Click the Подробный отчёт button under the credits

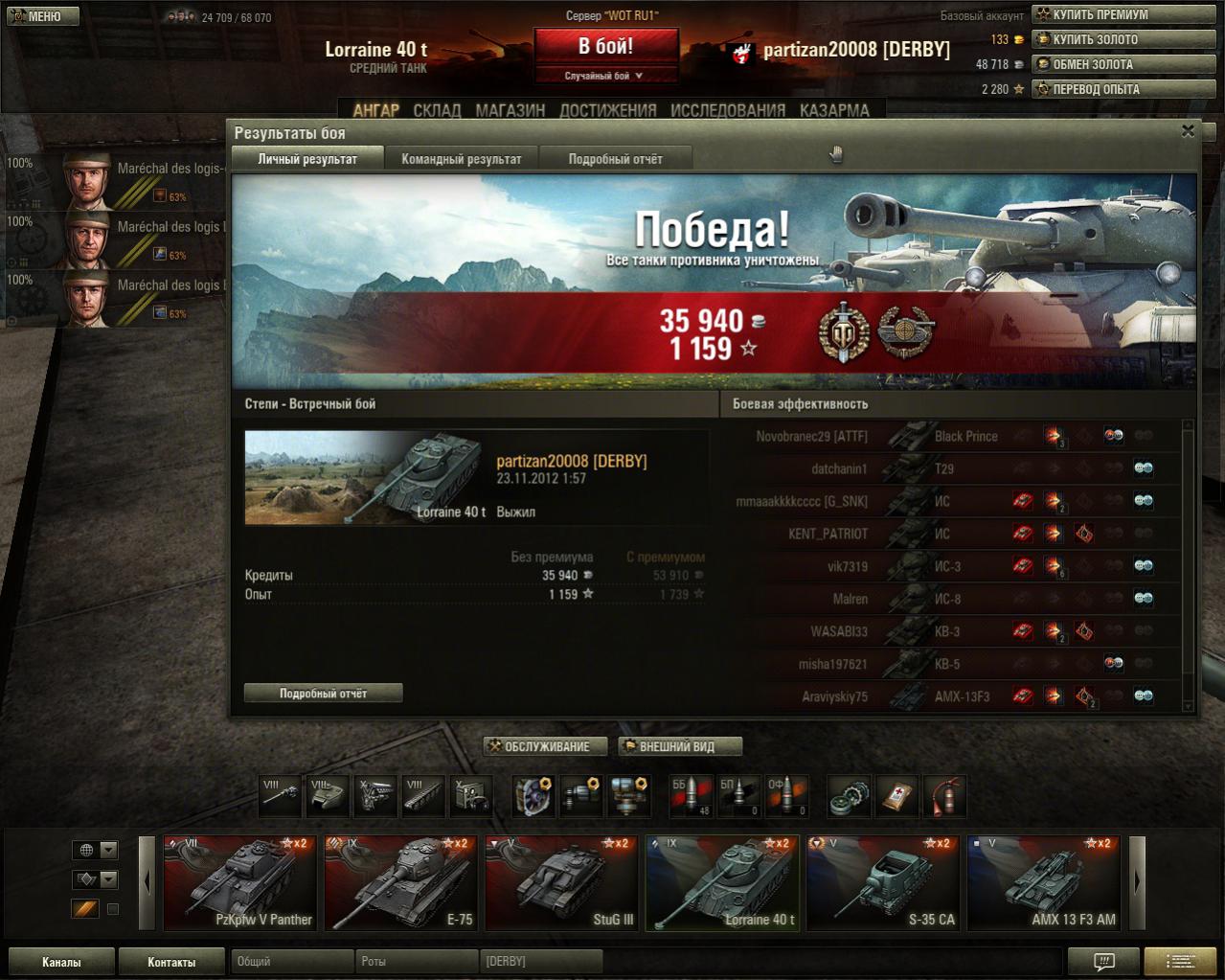pos(323,693)
